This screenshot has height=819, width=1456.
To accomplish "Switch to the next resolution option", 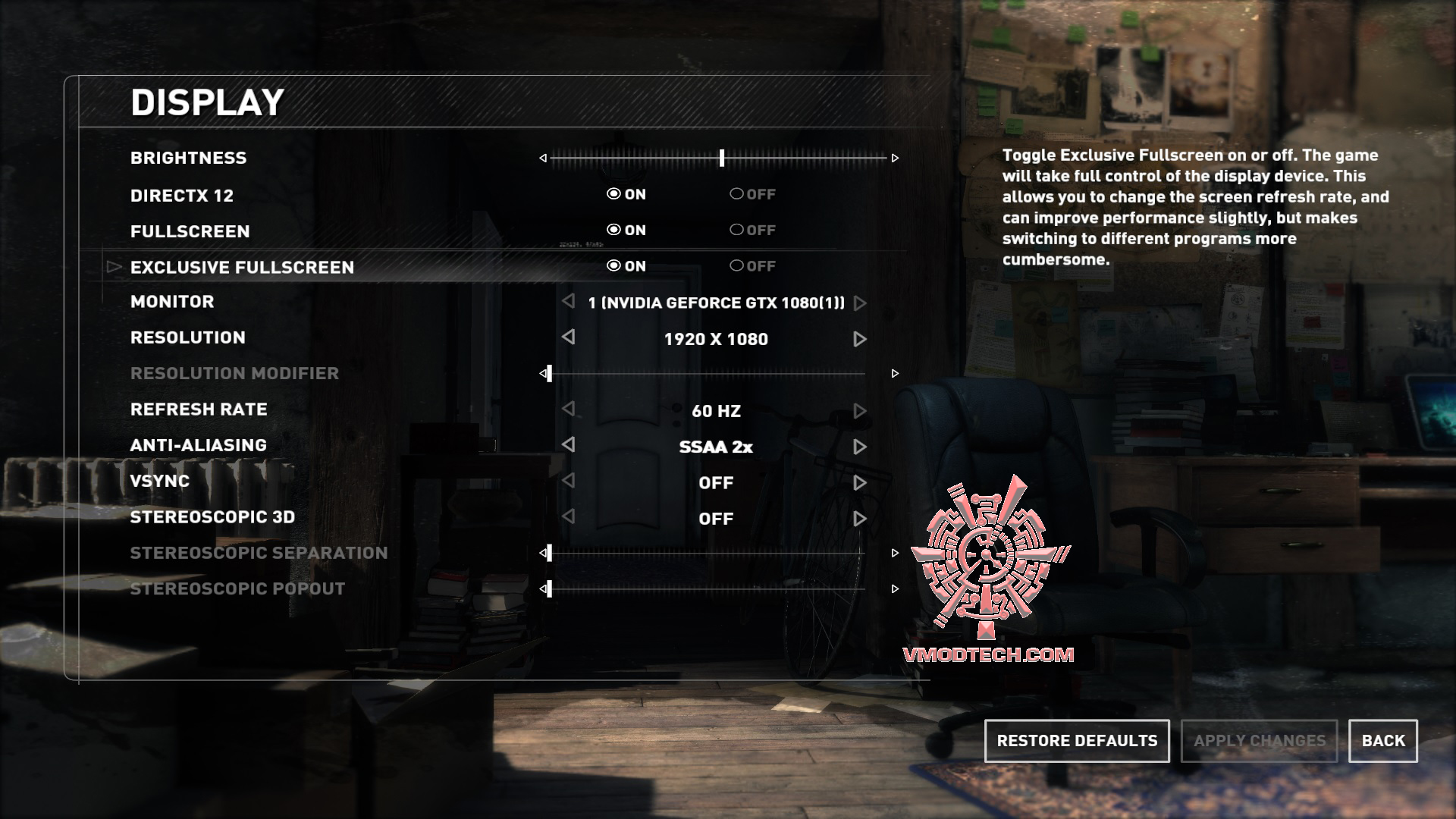I will pyautogui.click(x=859, y=339).
